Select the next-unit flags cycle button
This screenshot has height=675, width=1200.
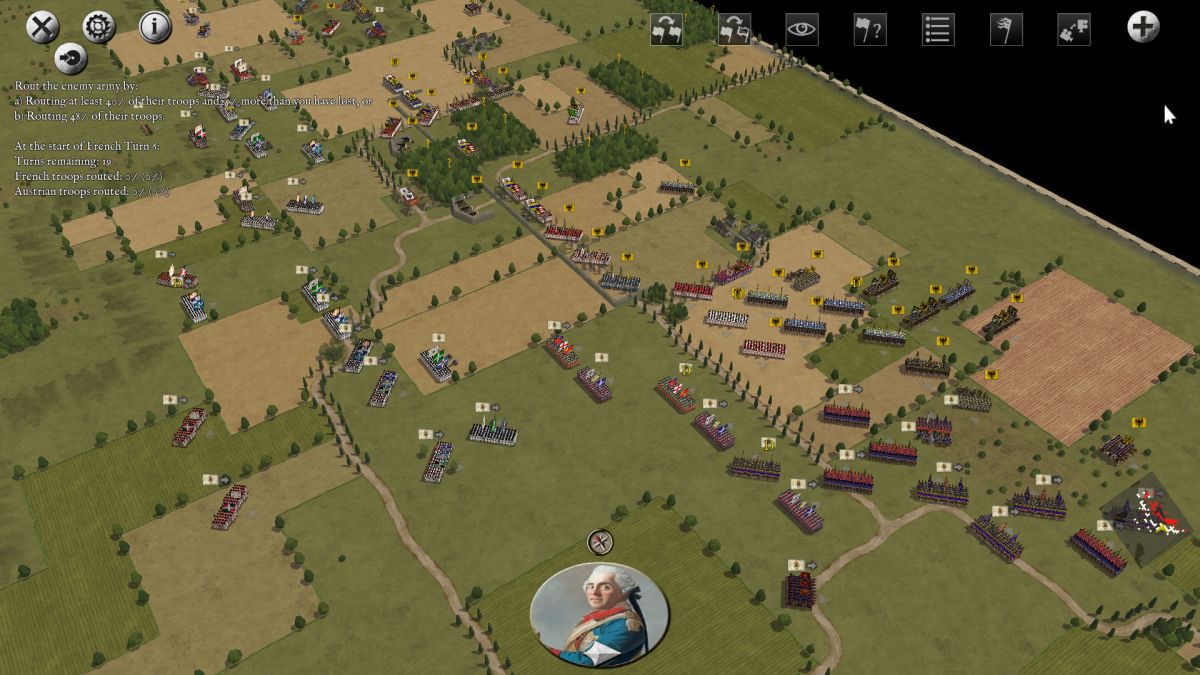point(666,29)
